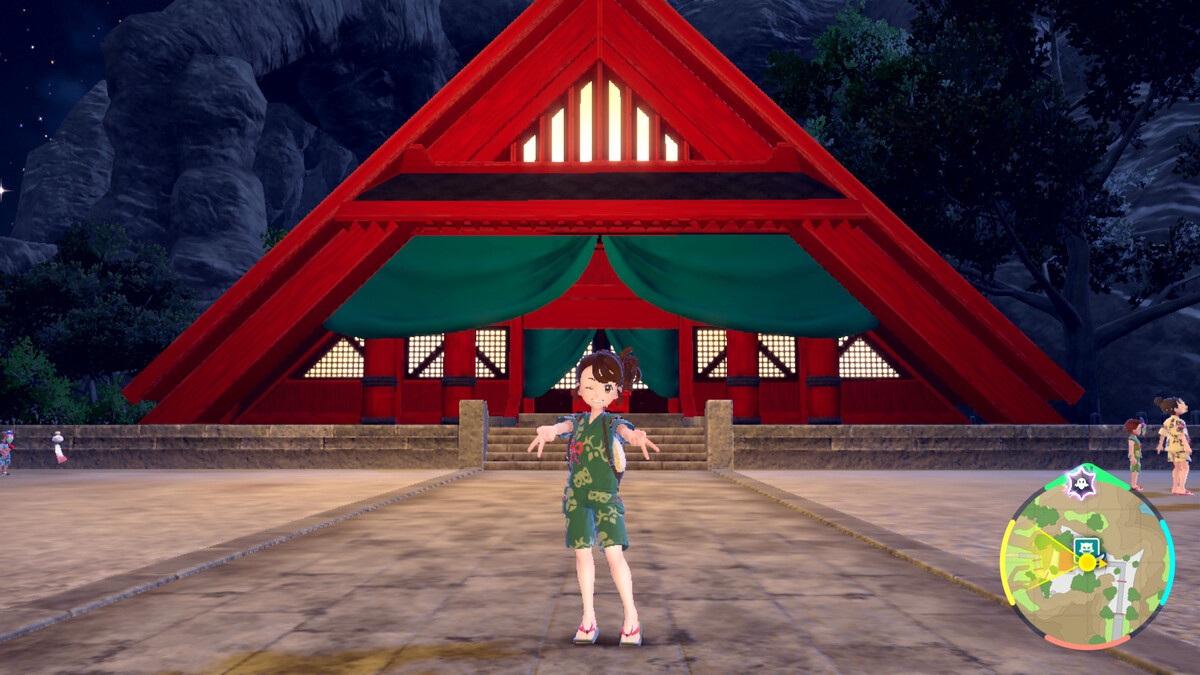Select the ghost Tera Raid marker on minimap
1200x675 pixels.
(x=1080, y=483)
